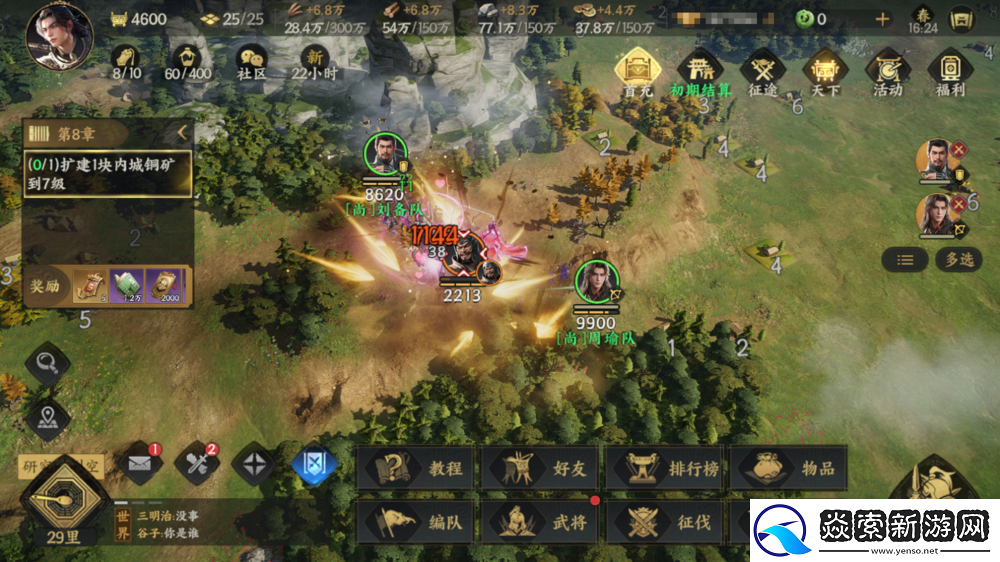The image size is (1000, 562).
Task: Open the 天下 world icon
Action: [825, 73]
